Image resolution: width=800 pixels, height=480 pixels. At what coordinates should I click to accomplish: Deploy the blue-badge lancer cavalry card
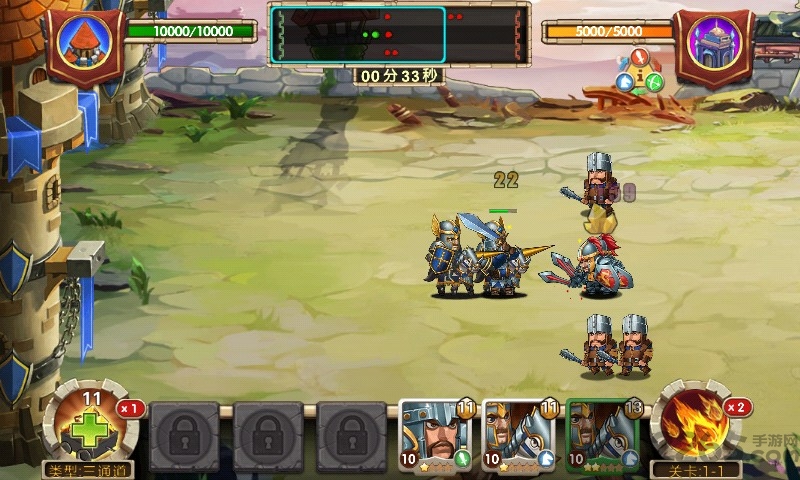click(x=518, y=435)
